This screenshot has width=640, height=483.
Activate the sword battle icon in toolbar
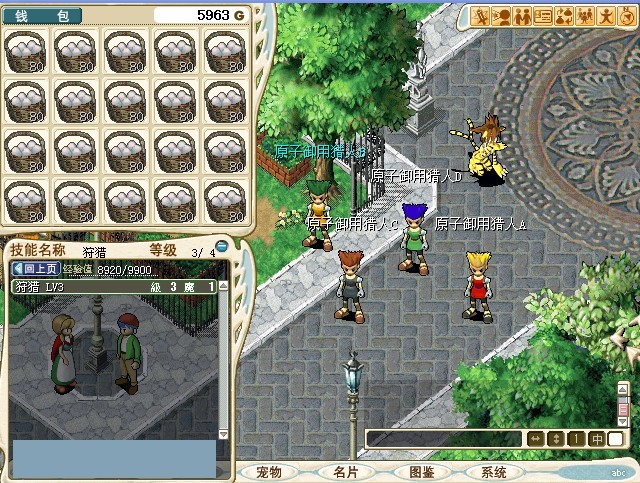click(480, 15)
